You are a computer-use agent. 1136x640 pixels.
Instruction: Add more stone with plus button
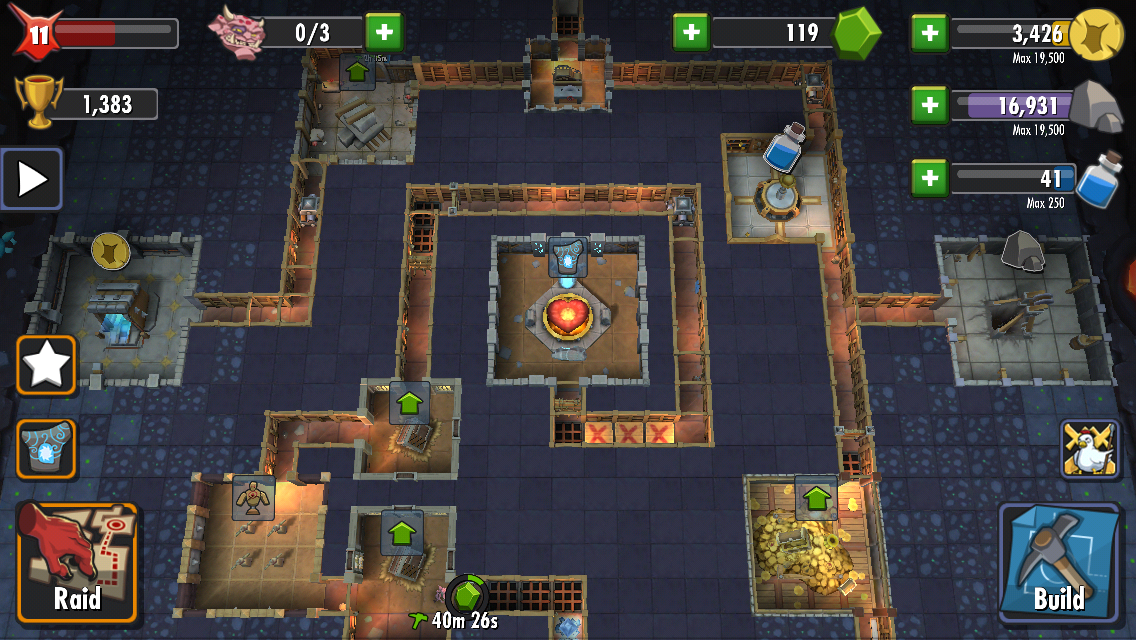(x=929, y=105)
